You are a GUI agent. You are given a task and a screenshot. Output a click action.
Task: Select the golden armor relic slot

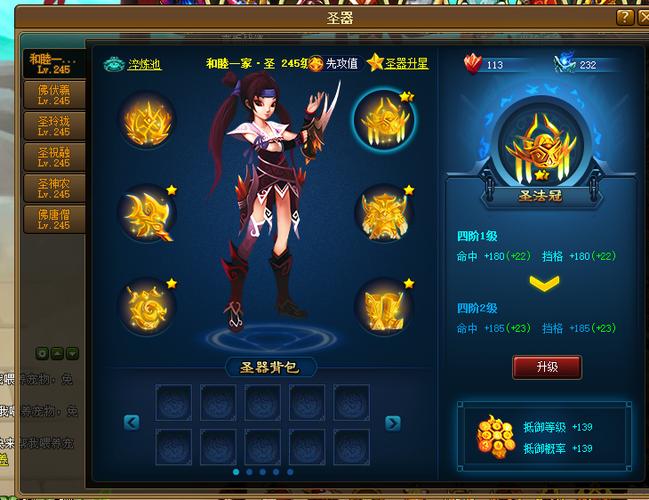385,213
